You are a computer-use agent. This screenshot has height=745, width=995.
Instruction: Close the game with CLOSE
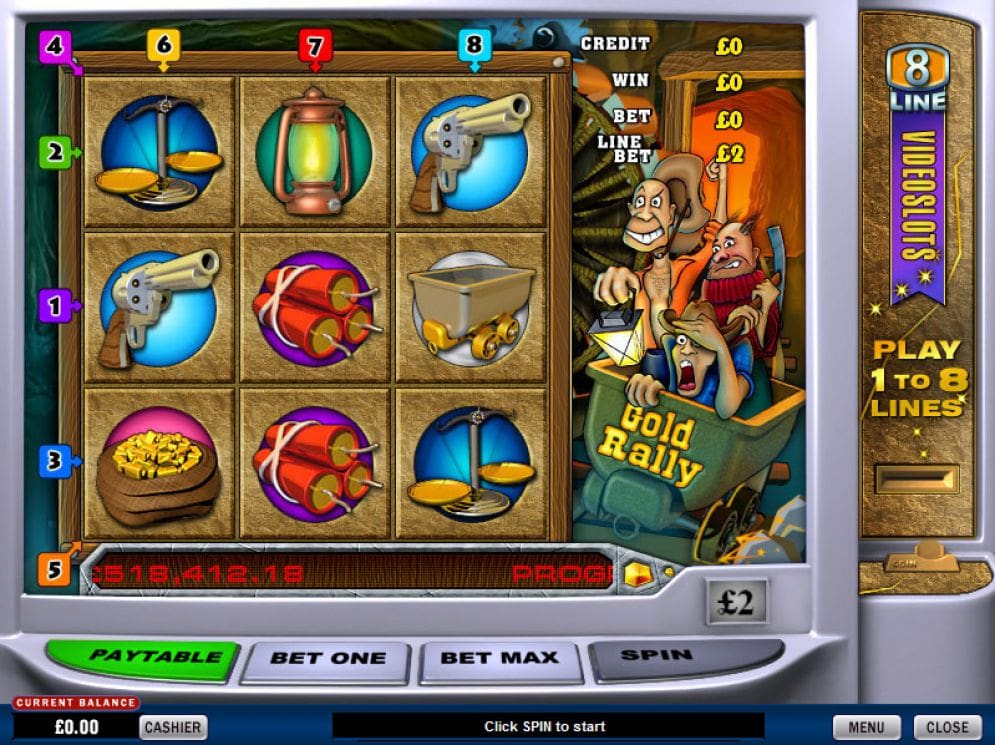pos(947,727)
